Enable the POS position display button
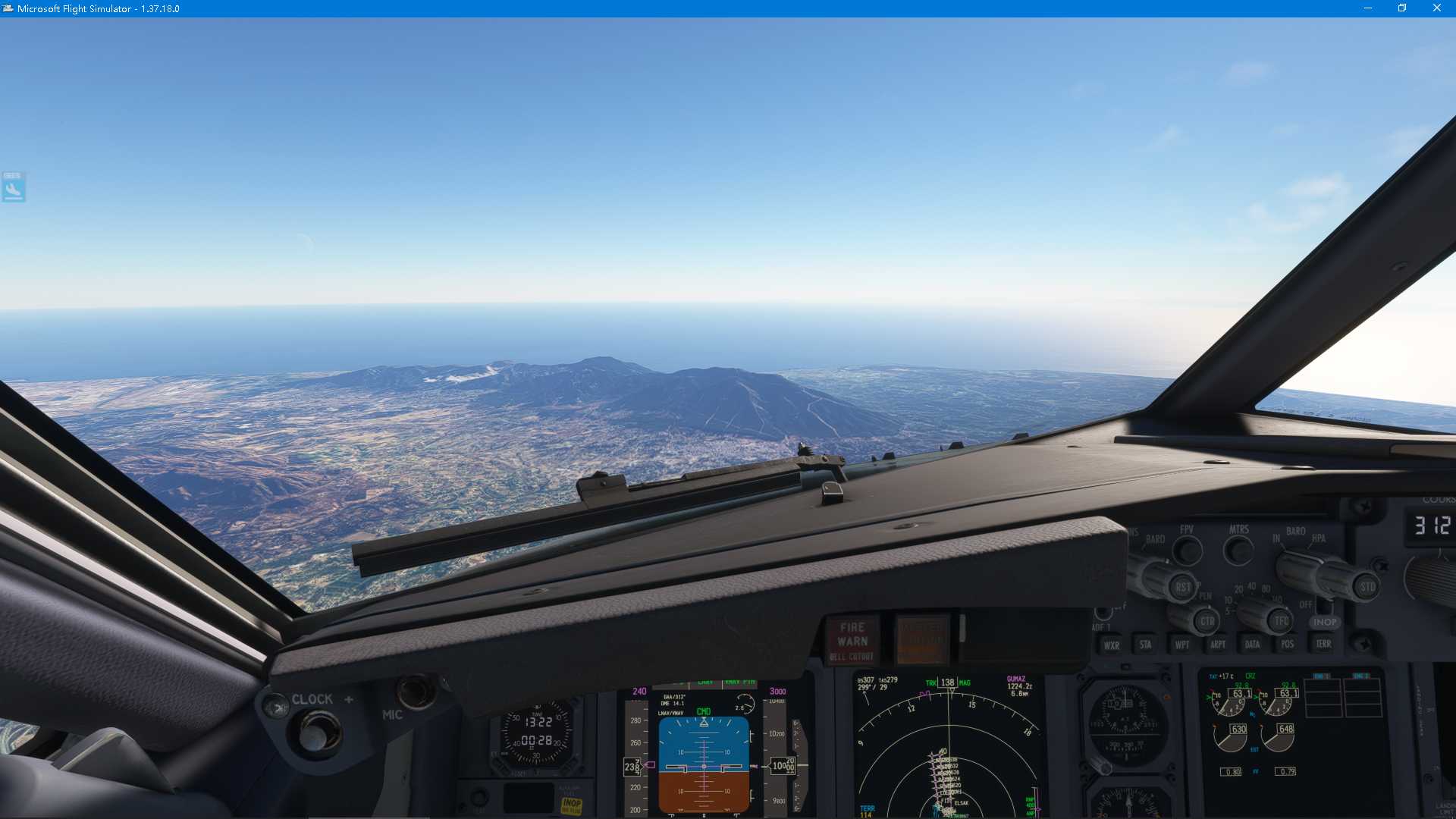This screenshot has width=1456, height=819. [1288, 645]
